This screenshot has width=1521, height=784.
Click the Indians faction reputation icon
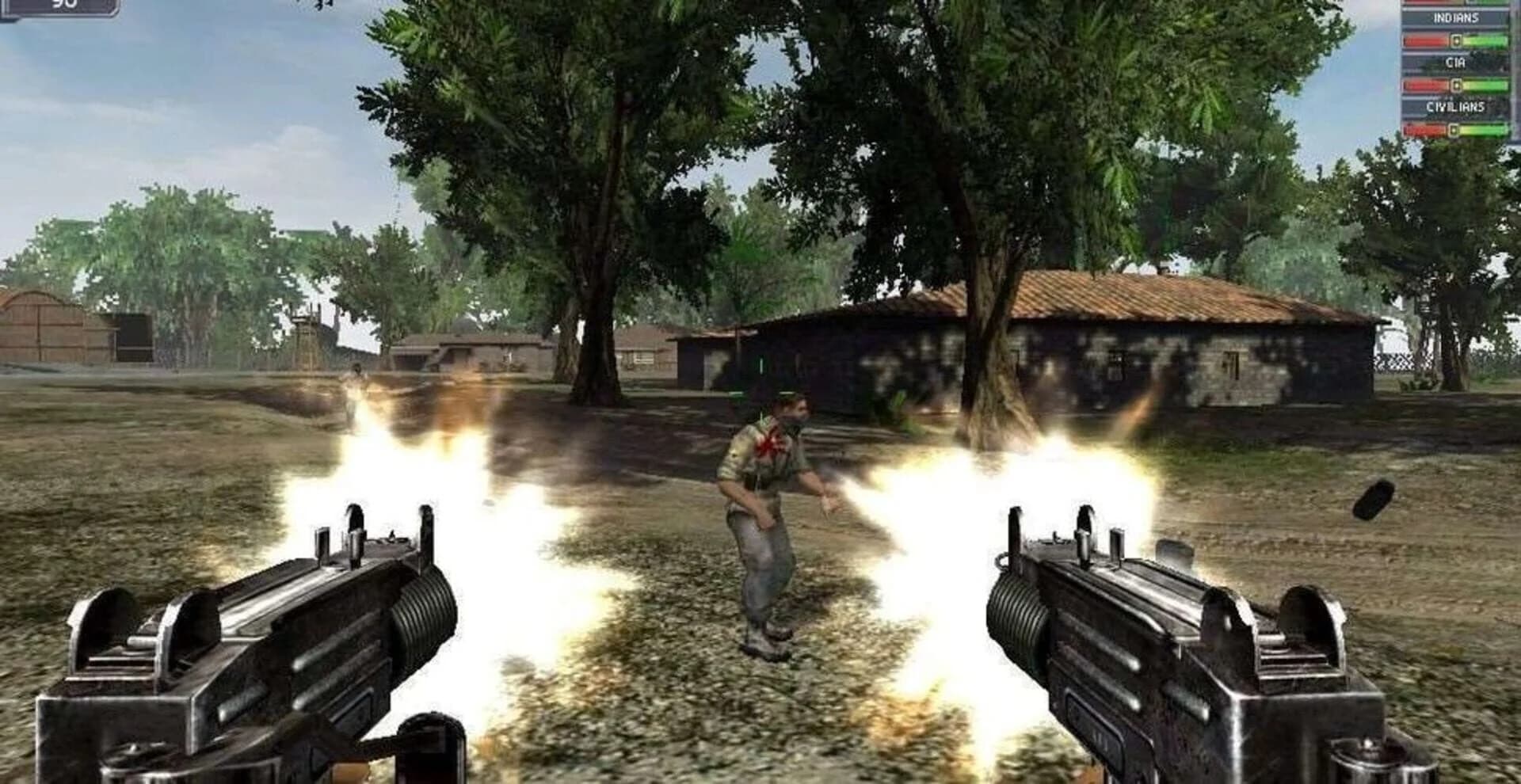1457,41
